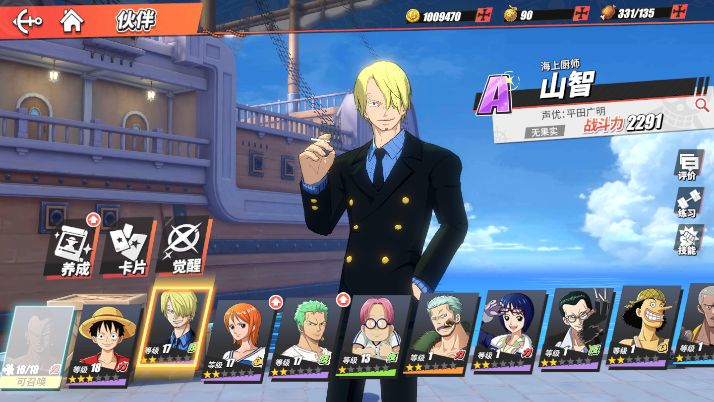This screenshot has width=714, height=402.
Task: Open the 练习 practice mode
Action: (687, 202)
